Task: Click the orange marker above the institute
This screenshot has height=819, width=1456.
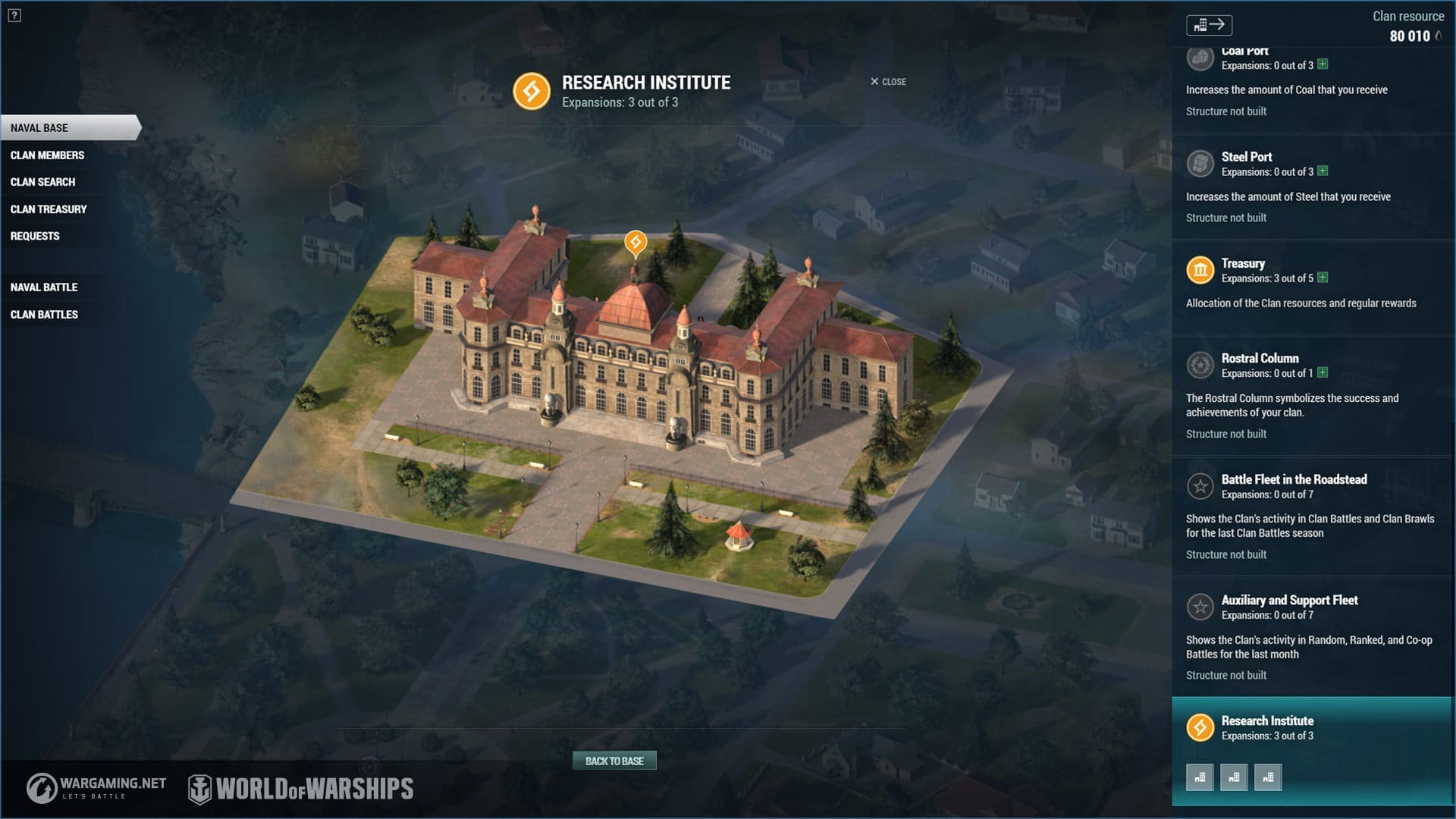Action: point(635,242)
